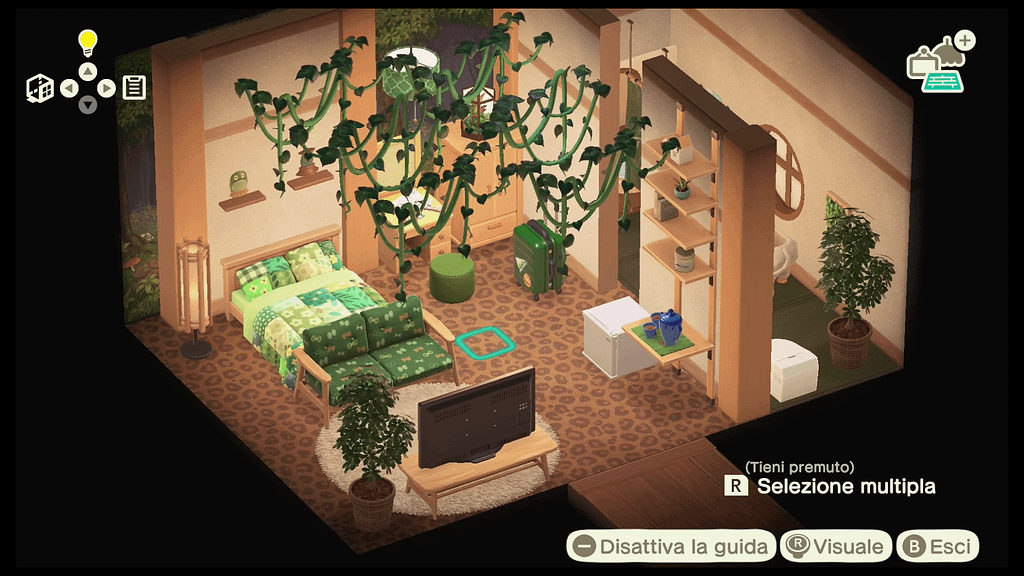Click the right arrow on the d-pad
1024x576 pixels.
click(x=106, y=88)
